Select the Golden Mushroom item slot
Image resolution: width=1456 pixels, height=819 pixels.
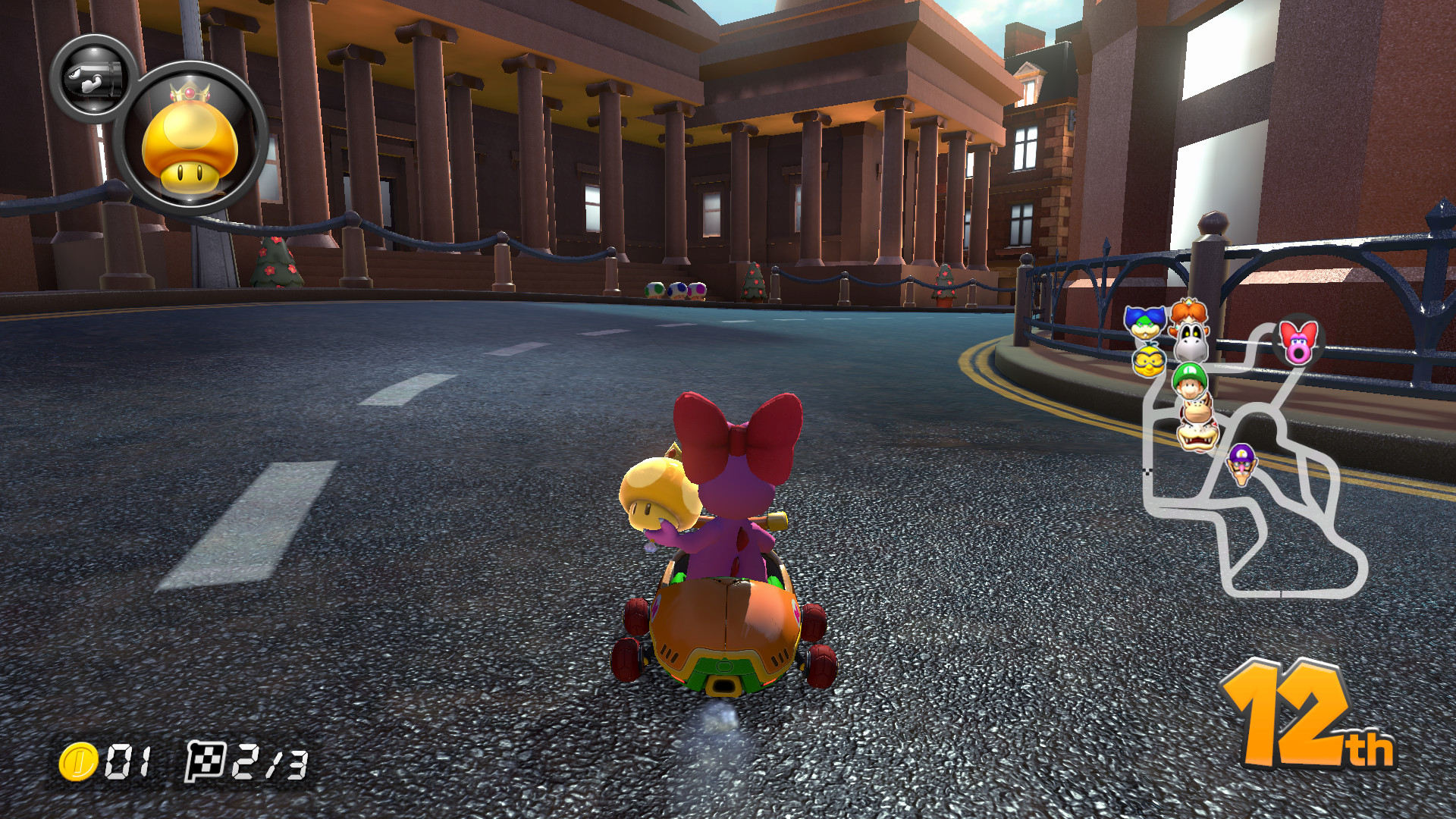pos(190,136)
